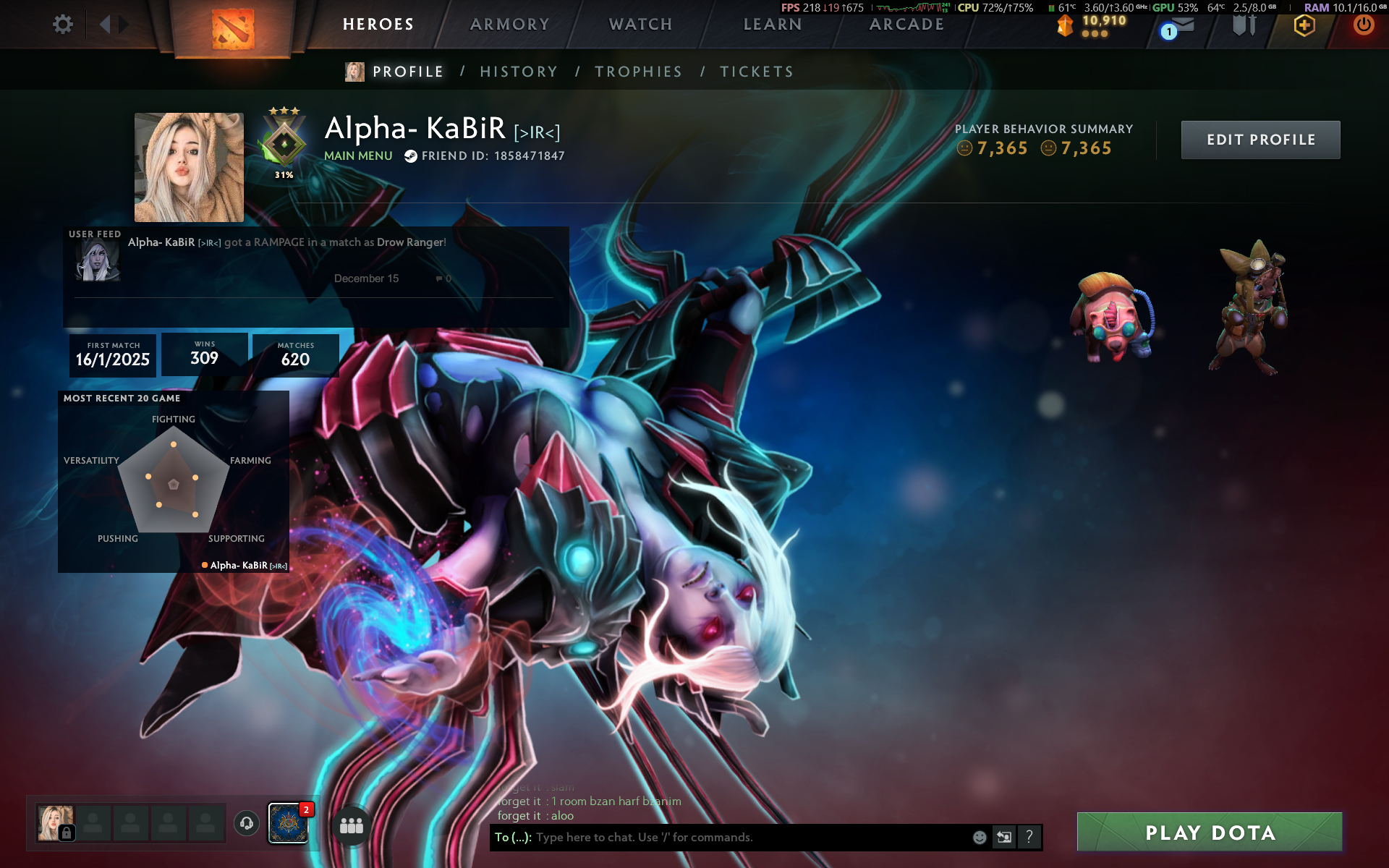This screenshot has width=1389, height=868.
Task: Go to the Dota home logo
Action: [233, 29]
